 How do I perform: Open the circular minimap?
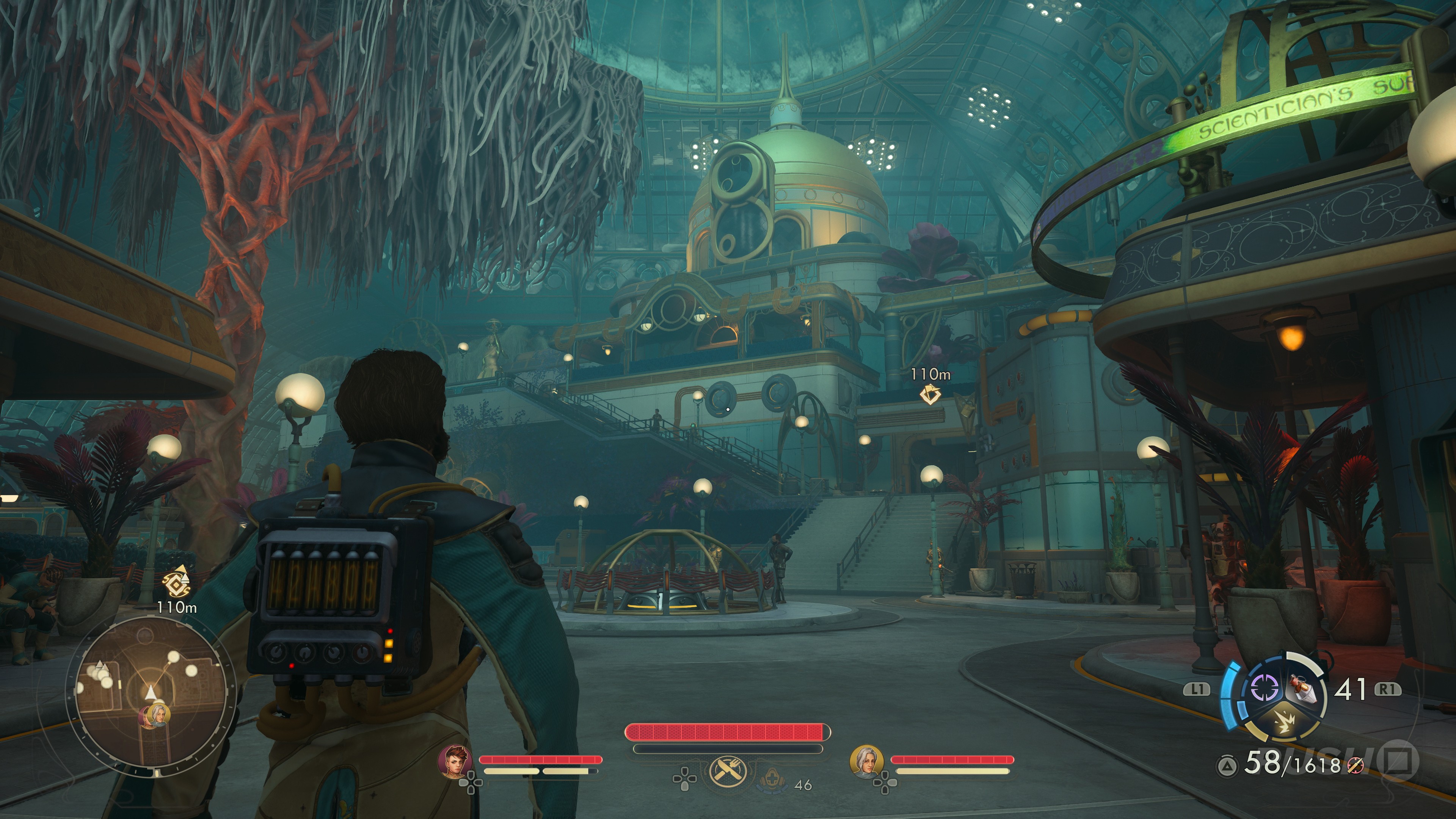click(151, 693)
